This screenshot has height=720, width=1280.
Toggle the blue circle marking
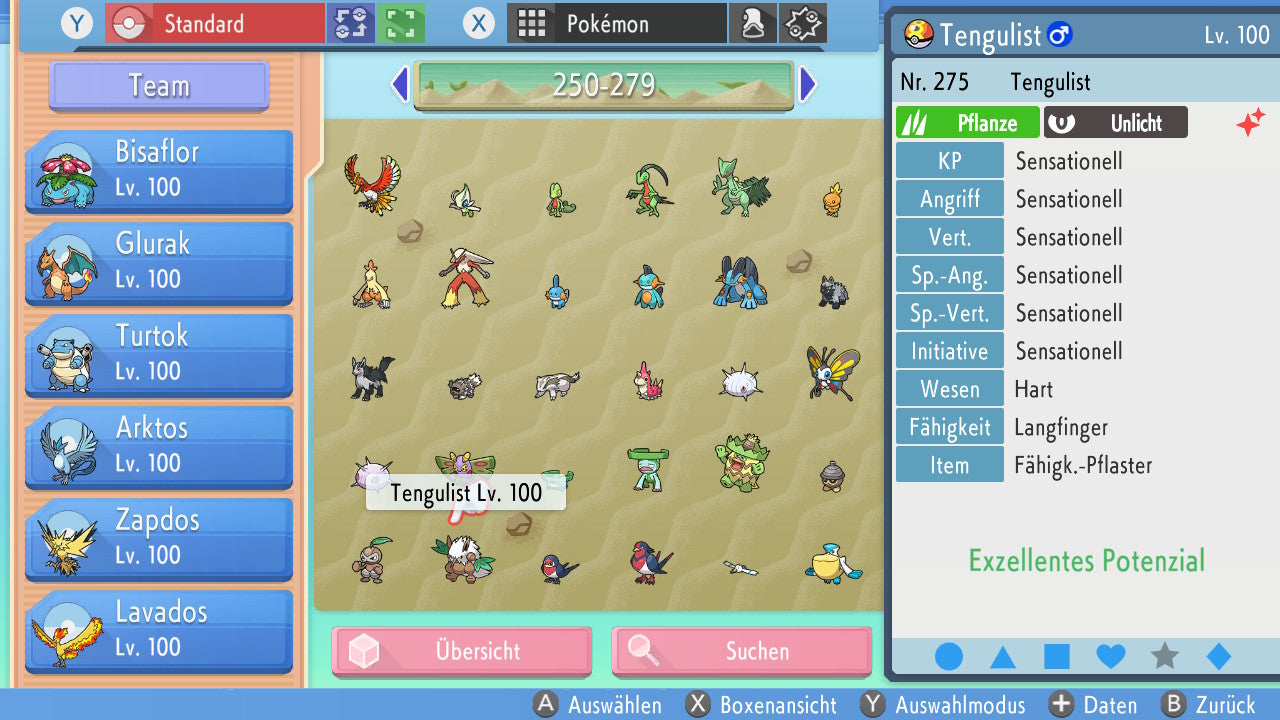click(949, 657)
